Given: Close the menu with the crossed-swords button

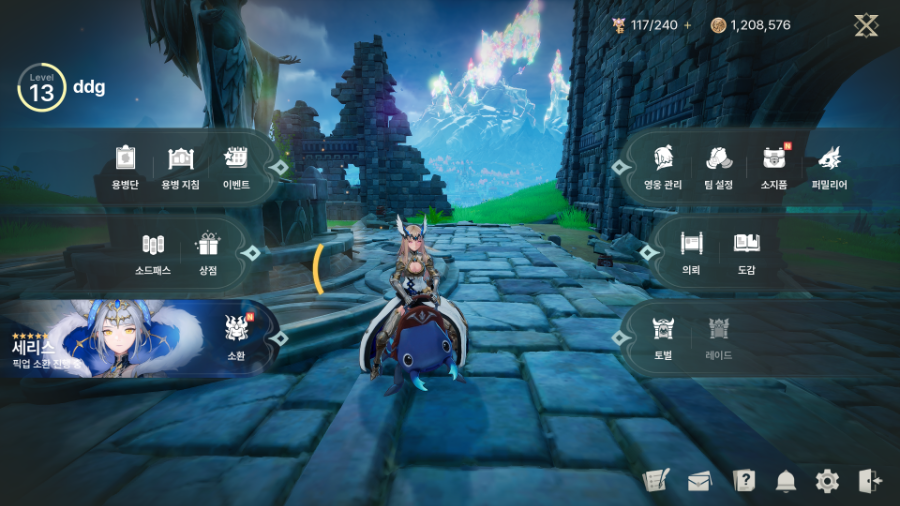Looking at the screenshot, I should pos(866,25).
